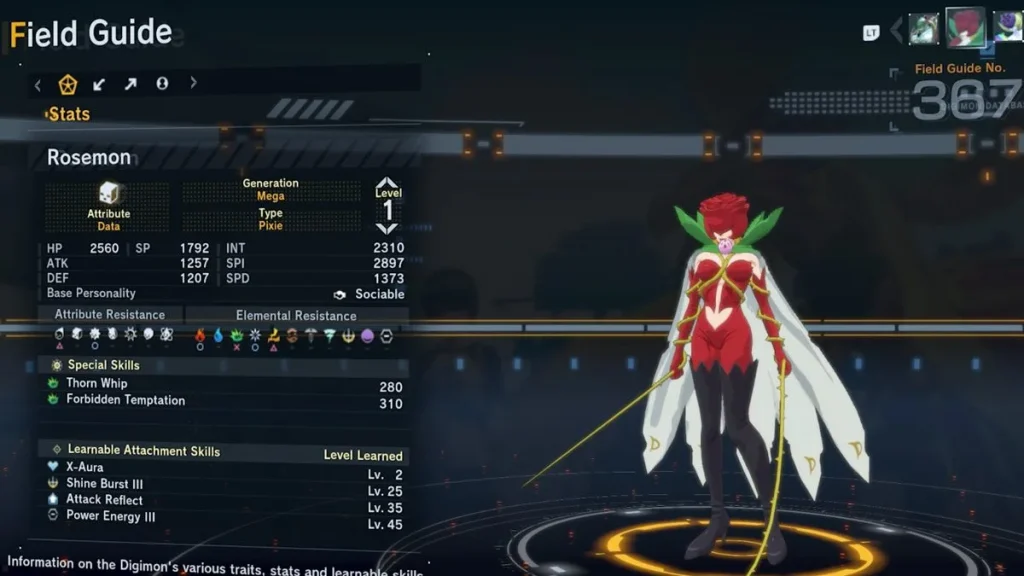
Task: Switch to the round profile icon tab
Action: tap(162, 84)
